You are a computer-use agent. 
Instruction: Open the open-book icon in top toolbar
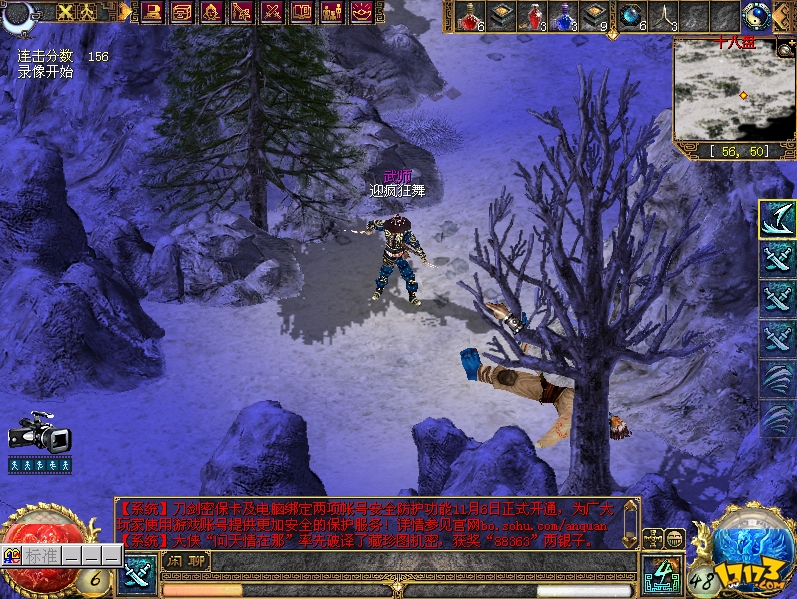click(x=301, y=12)
